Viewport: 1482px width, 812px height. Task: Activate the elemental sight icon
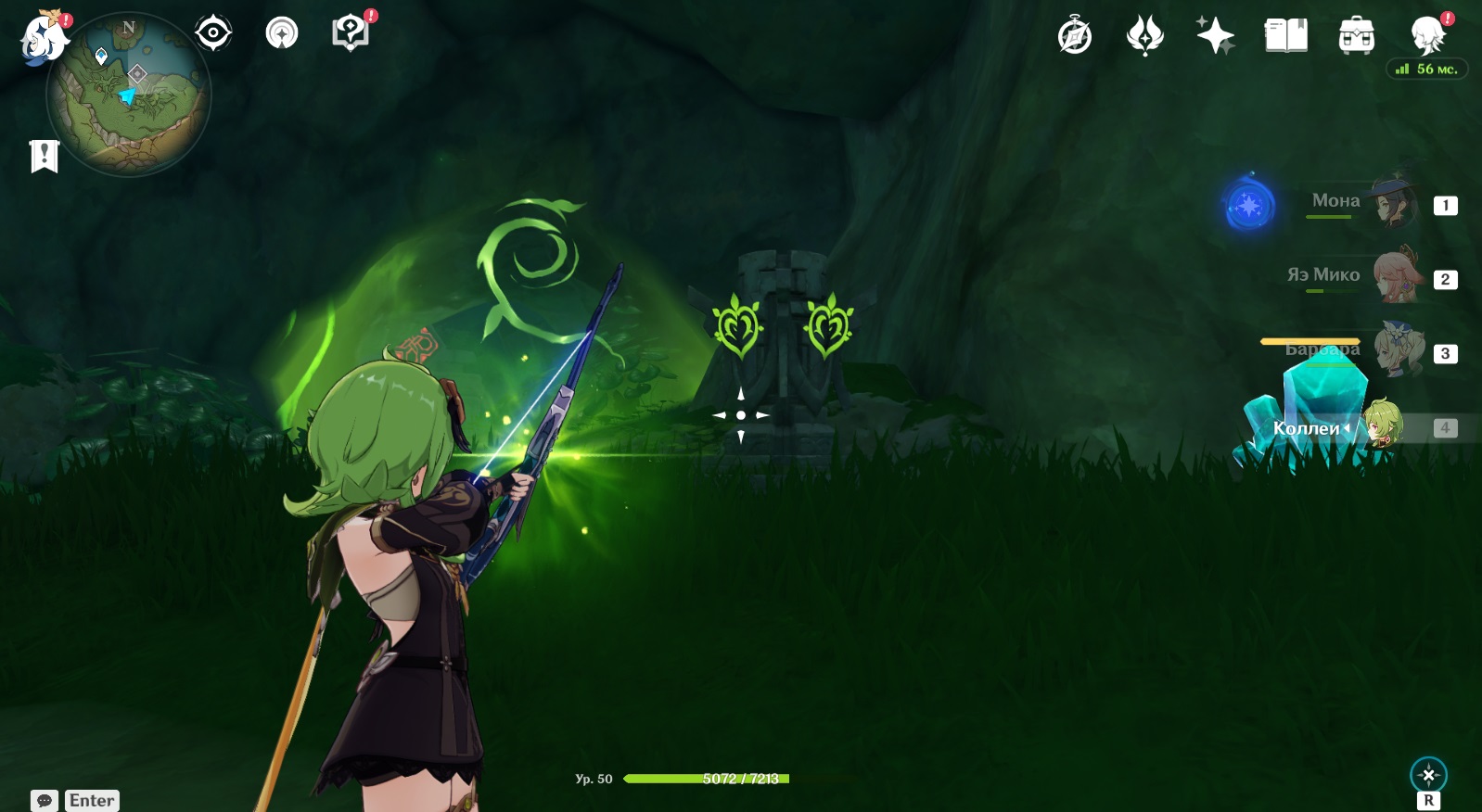click(1428, 775)
